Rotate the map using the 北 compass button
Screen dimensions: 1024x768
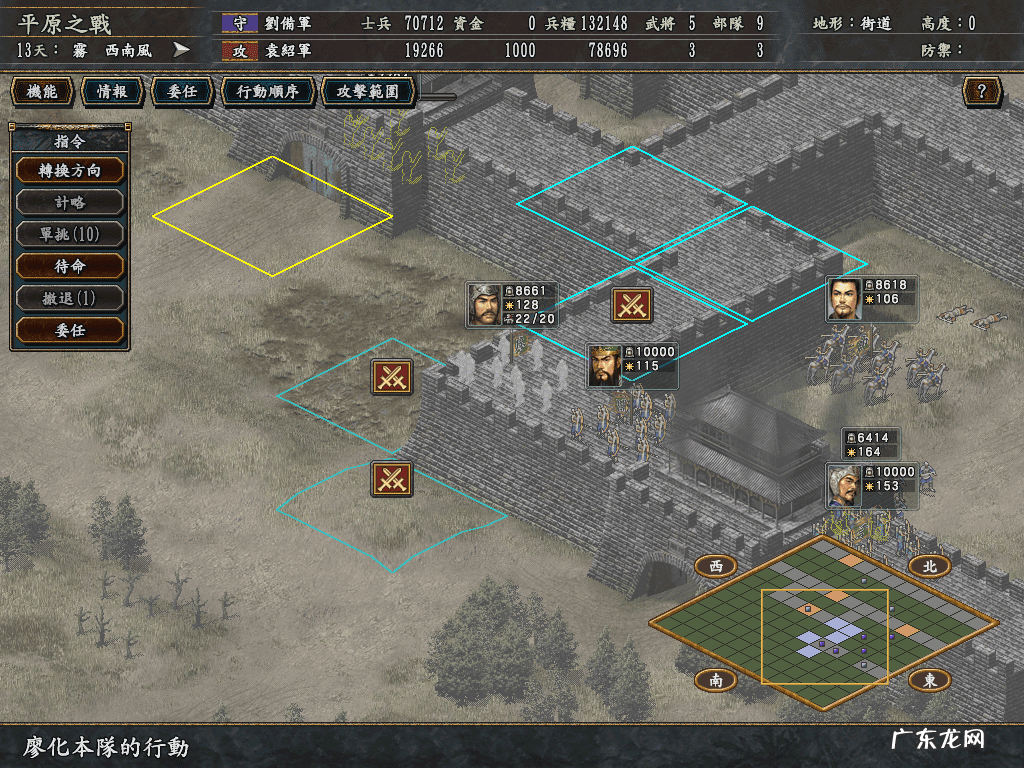[929, 566]
